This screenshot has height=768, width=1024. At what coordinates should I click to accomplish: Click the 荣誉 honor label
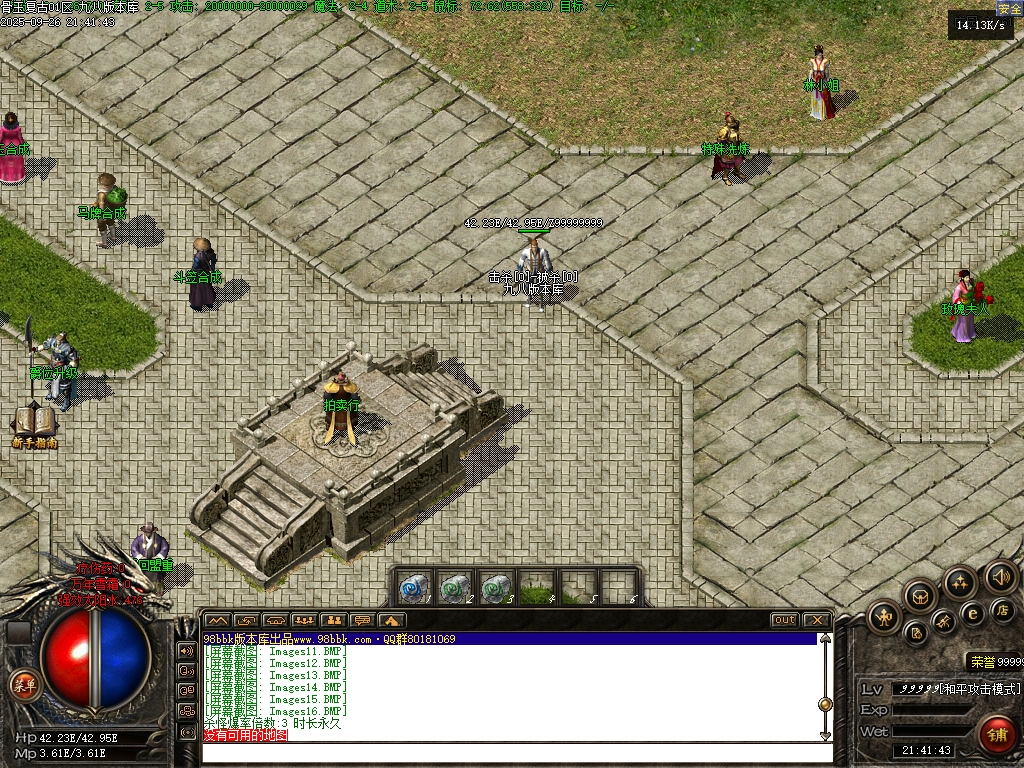[981, 661]
